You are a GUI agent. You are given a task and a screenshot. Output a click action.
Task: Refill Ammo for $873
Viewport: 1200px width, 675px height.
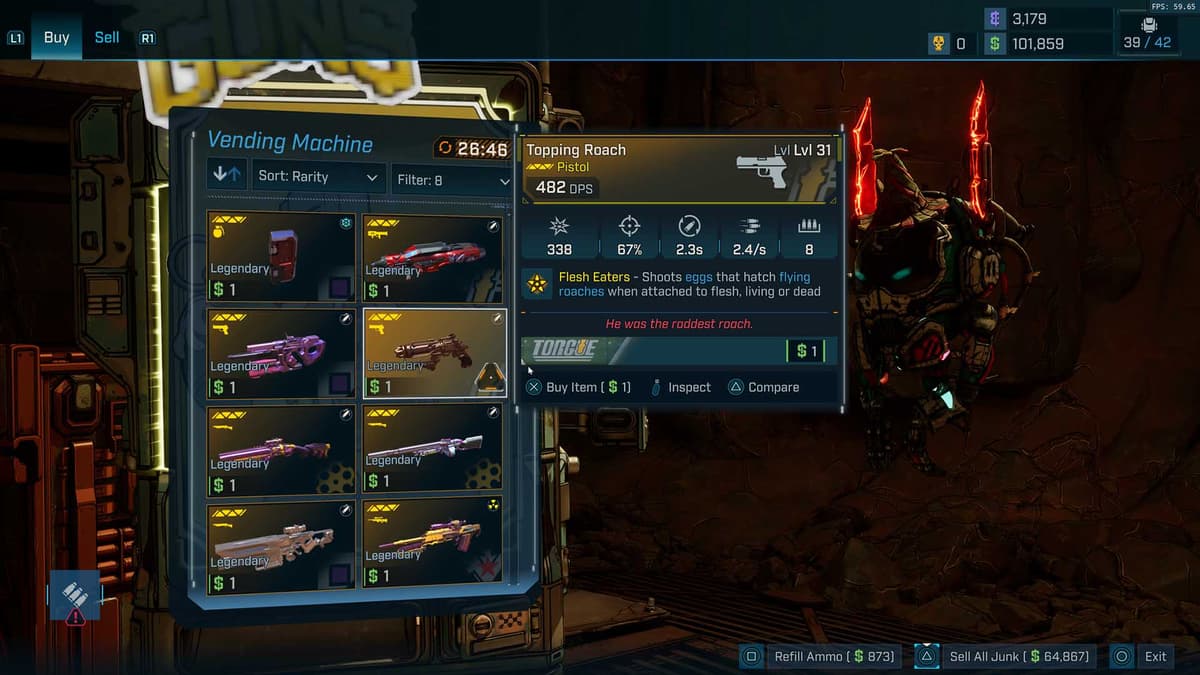tap(822, 657)
